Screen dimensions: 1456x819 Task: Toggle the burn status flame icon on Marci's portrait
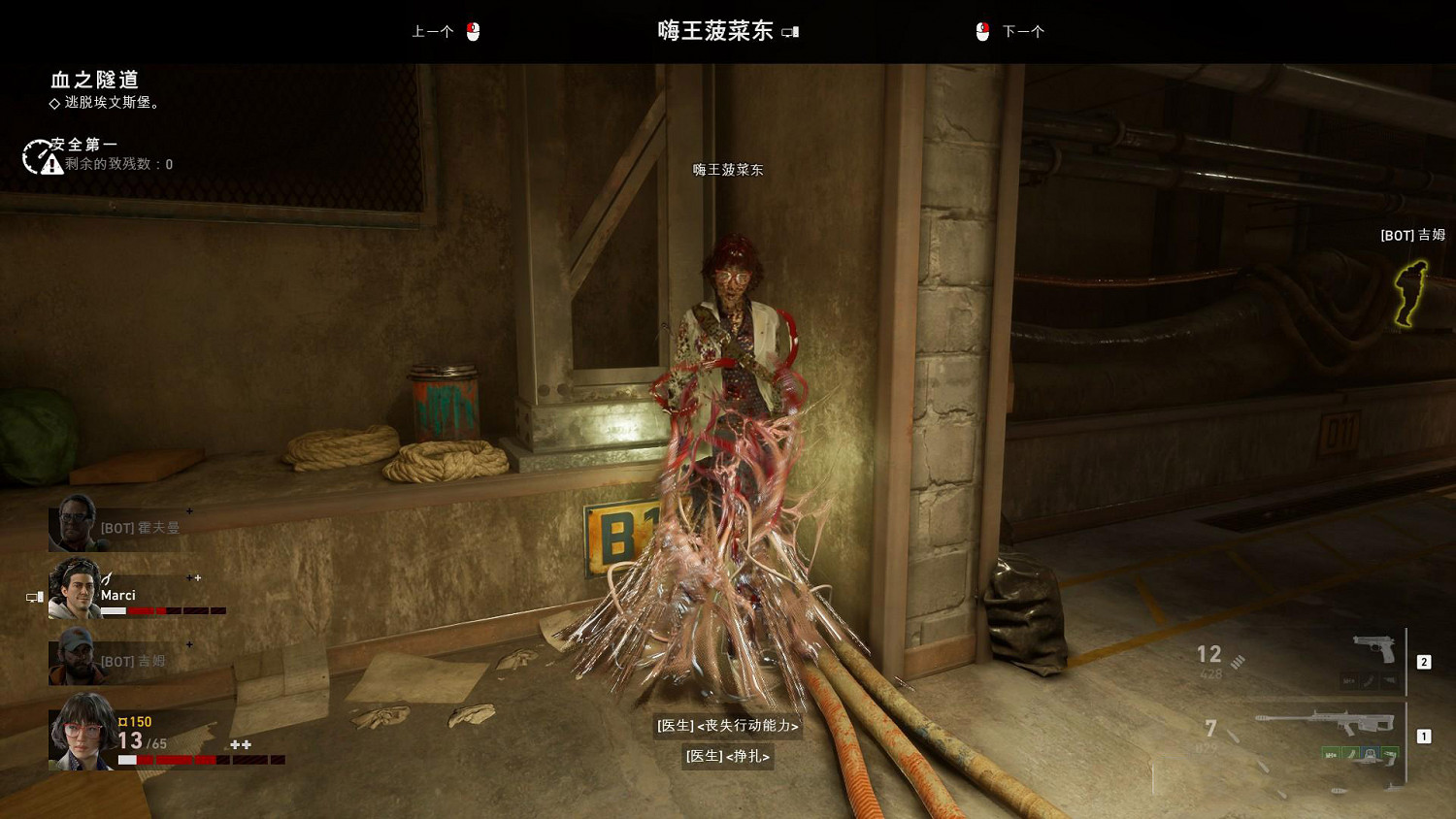pyautogui.click(x=107, y=578)
